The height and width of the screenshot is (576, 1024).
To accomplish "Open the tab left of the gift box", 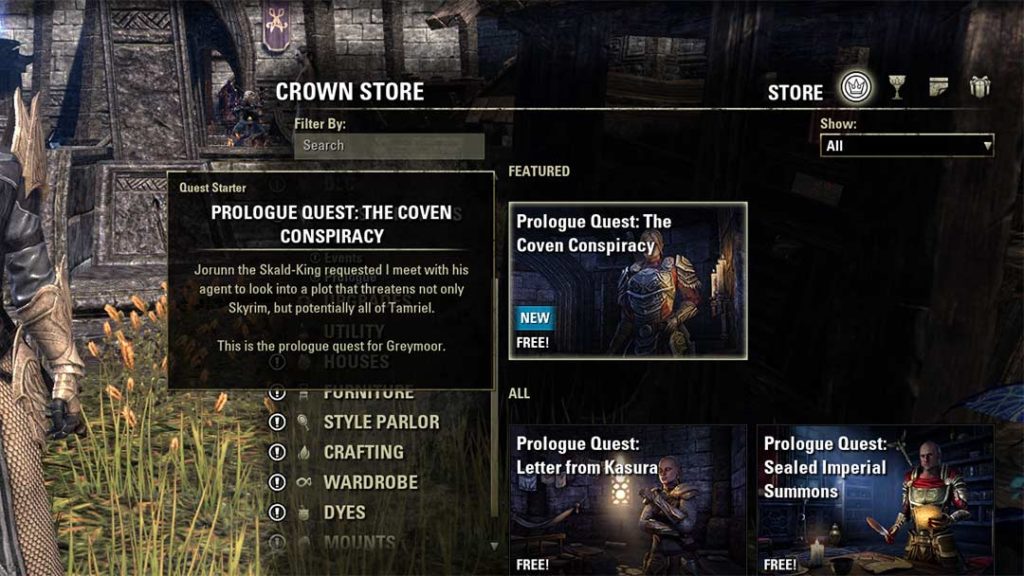I will click(x=938, y=88).
